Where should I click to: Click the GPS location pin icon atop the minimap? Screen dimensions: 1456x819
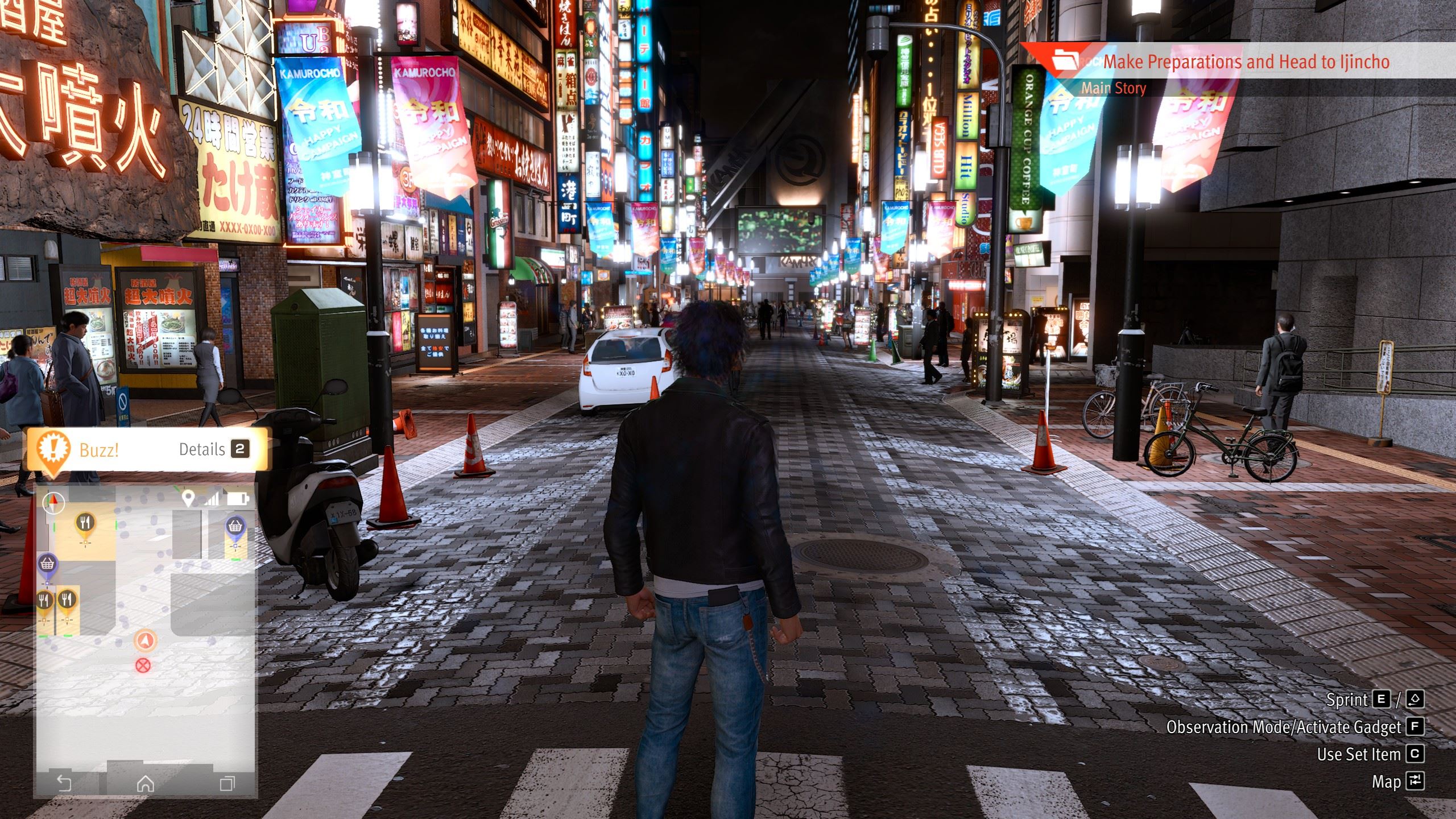coord(189,498)
